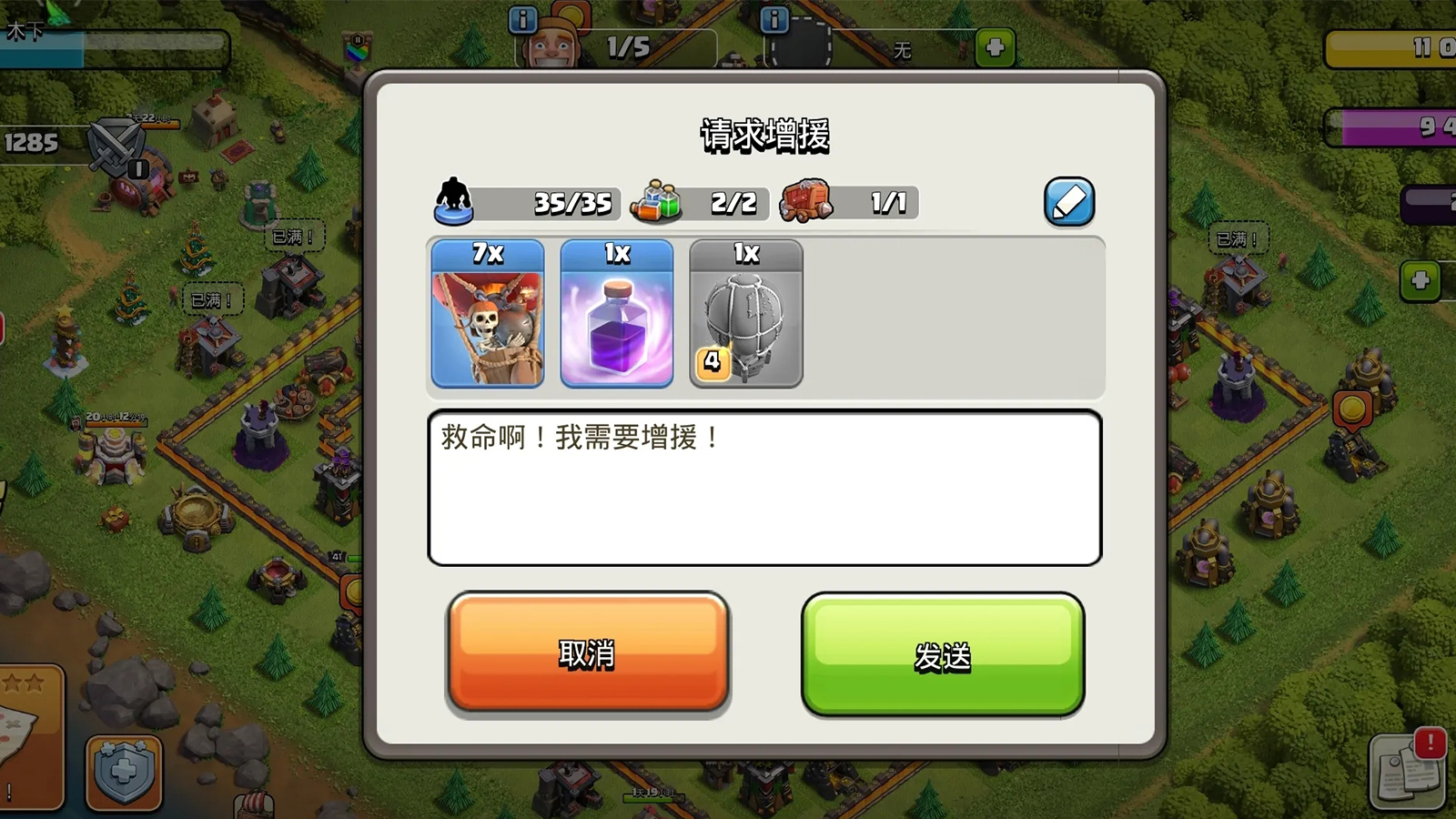Select the 7x Balloon troop card
Image resolution: width=1456 pixels, height=819 pixels.
pyautogui.click(x=488, y=316)
